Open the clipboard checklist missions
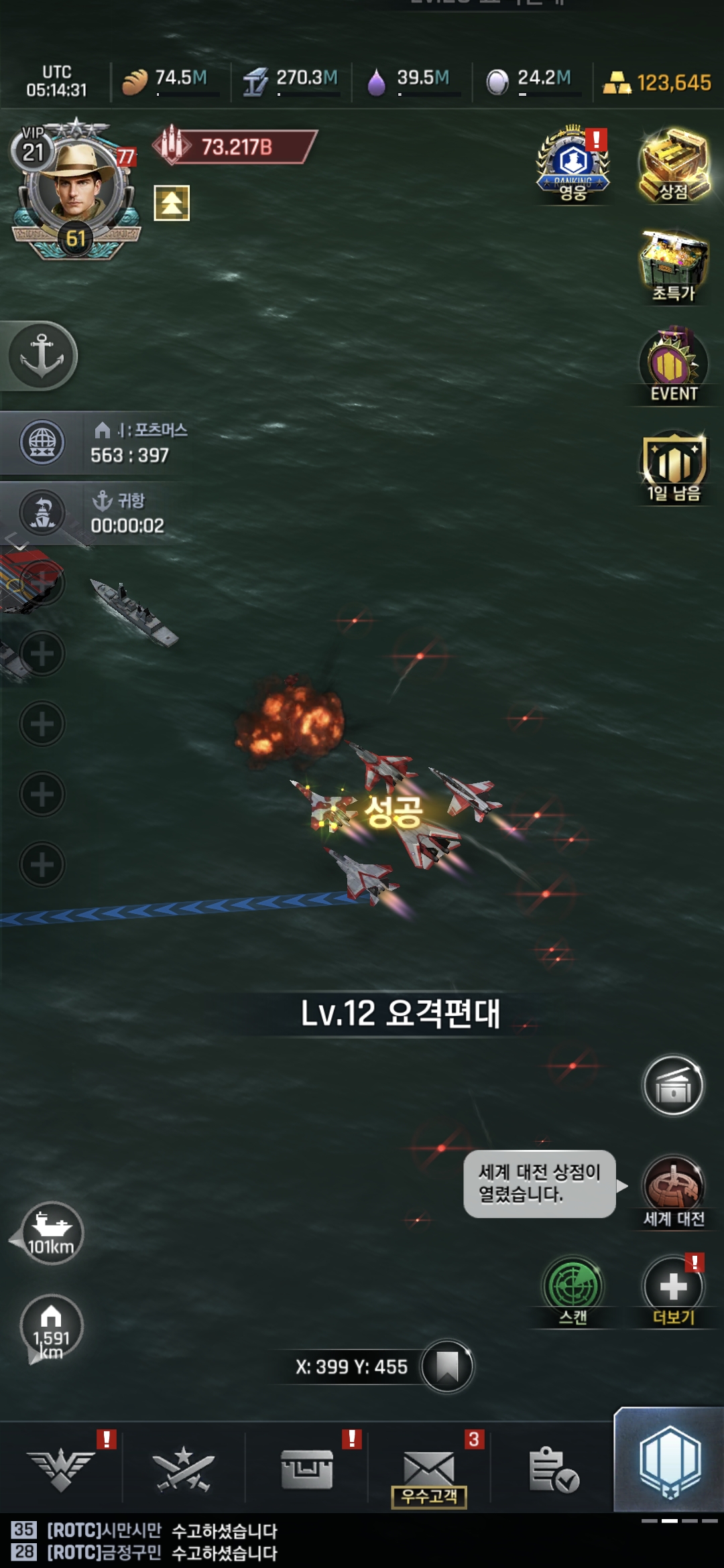 (x=552, y=1470)
